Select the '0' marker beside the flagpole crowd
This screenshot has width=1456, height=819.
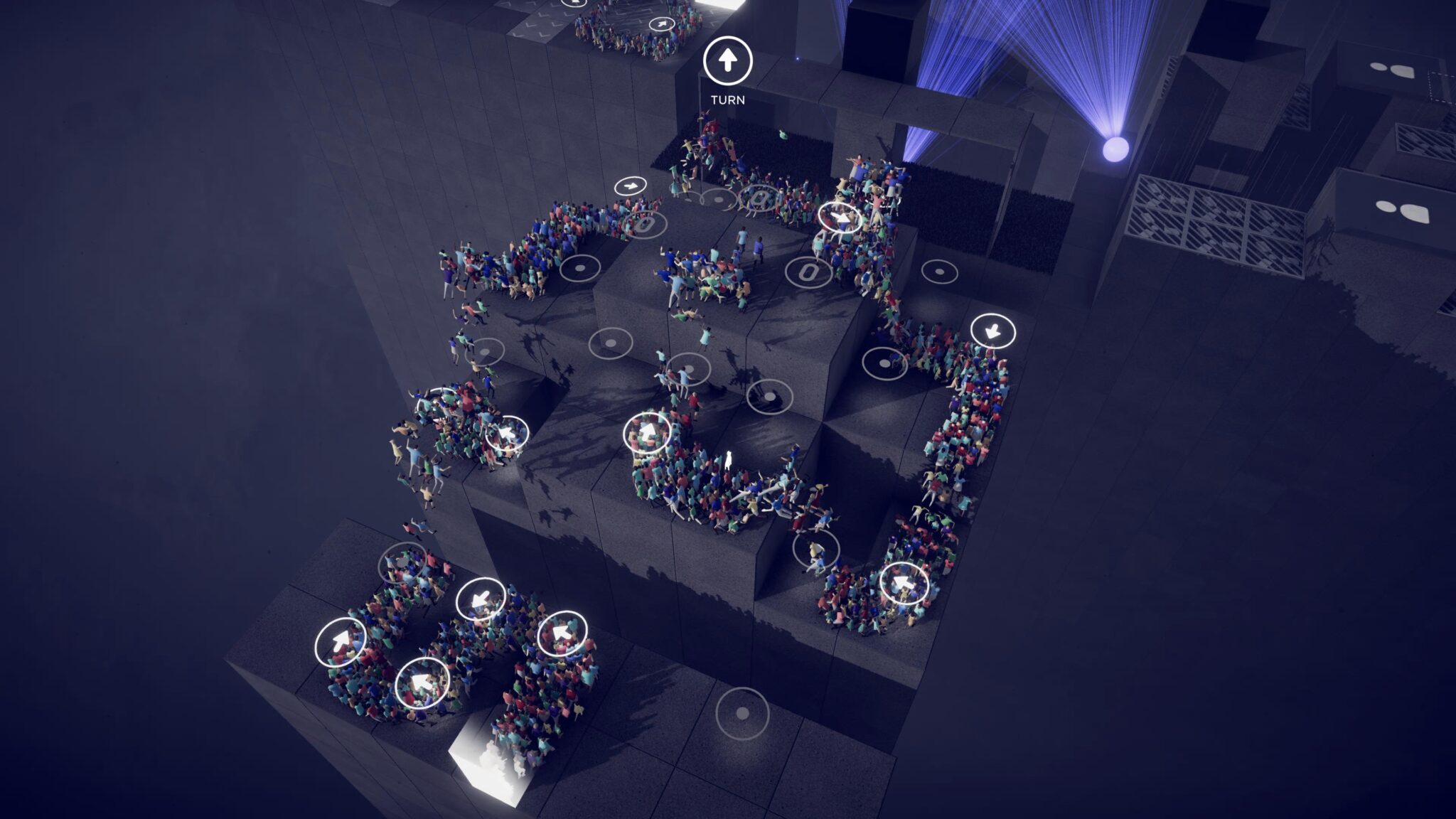coord(759,198)
